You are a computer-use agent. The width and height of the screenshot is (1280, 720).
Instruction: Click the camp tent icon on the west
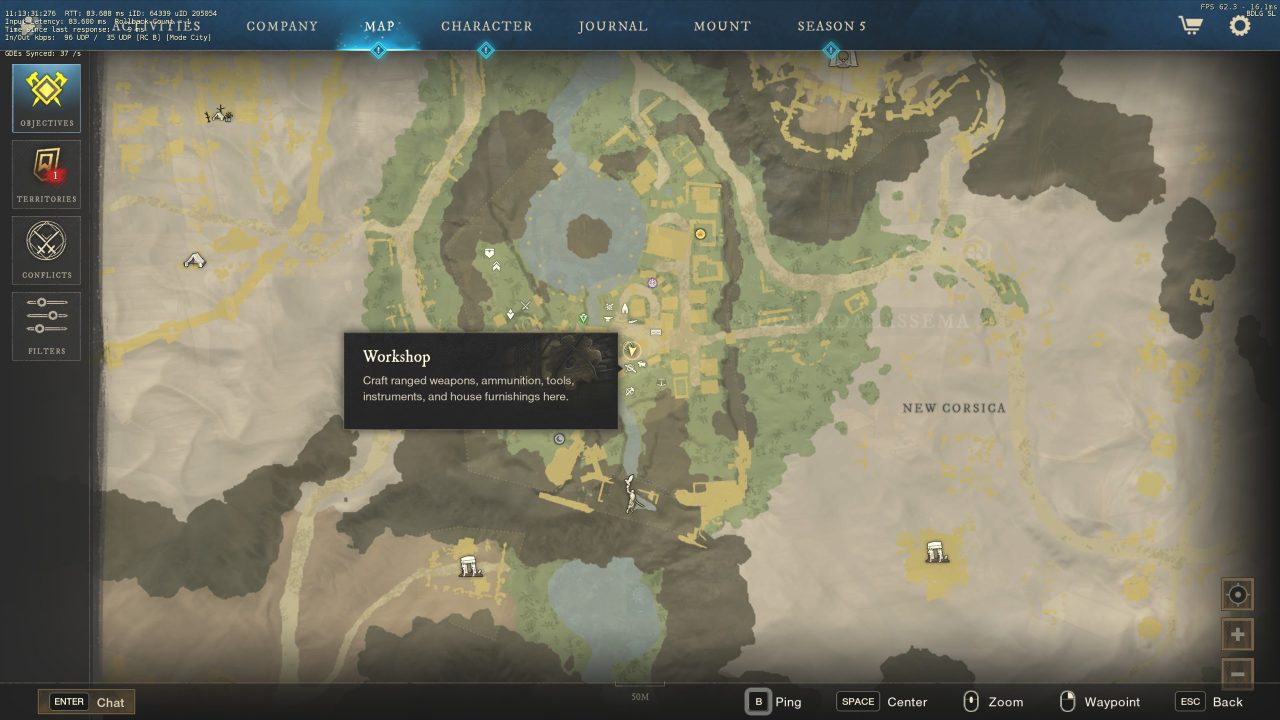(195, 259)
